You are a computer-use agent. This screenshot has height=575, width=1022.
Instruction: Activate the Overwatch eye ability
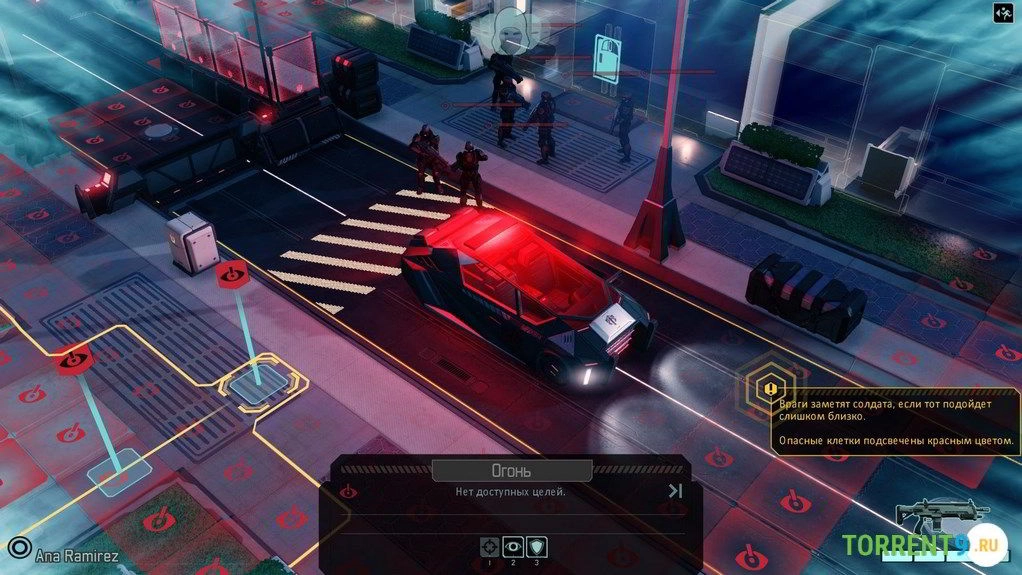[513, 546]
